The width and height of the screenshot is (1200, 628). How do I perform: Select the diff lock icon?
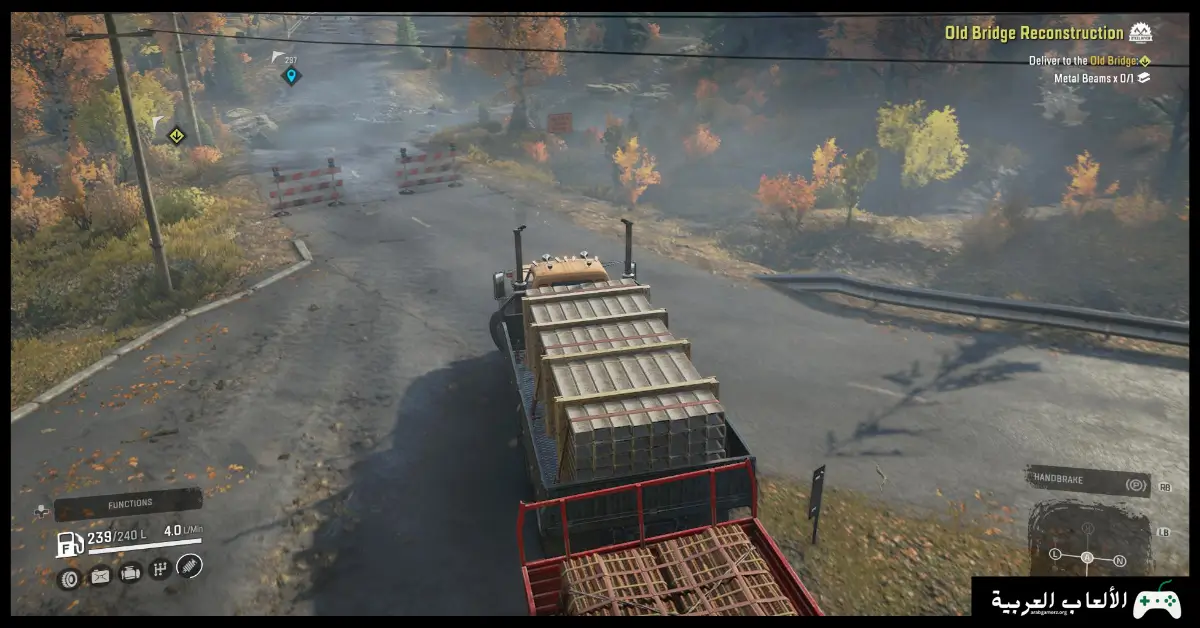coord(99,575)
